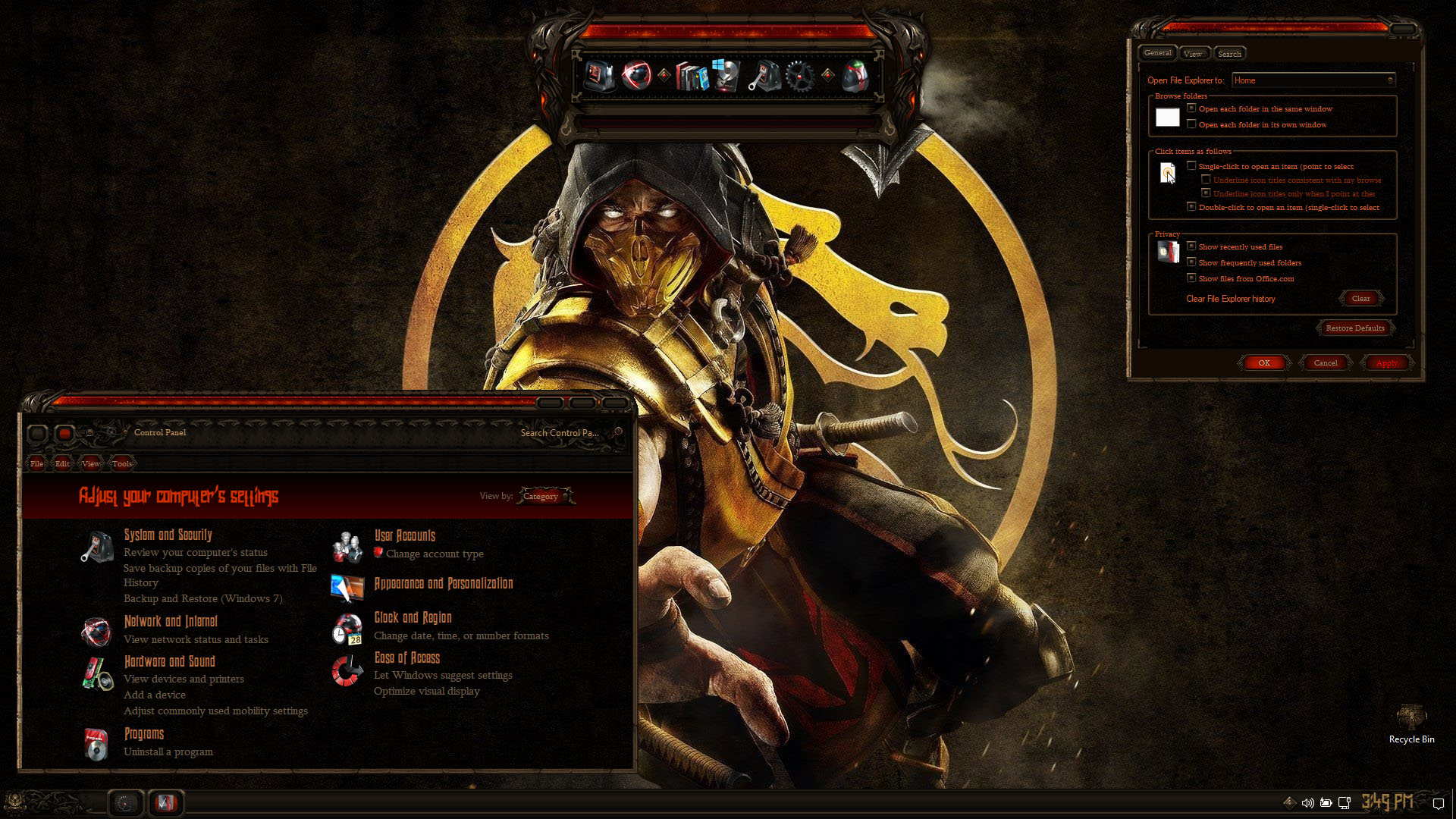Click the Restore Defaults button

pos(1355,328)
